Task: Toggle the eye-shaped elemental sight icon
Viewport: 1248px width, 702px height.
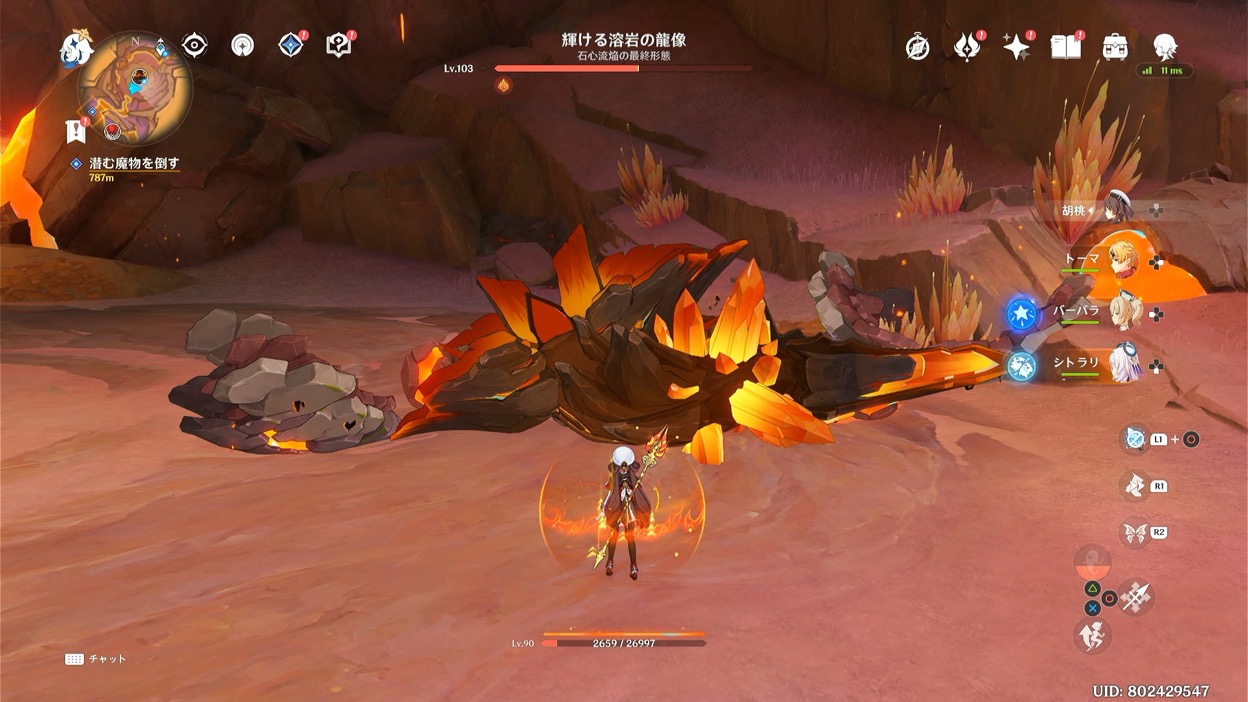Action: [x=194, y=45]
